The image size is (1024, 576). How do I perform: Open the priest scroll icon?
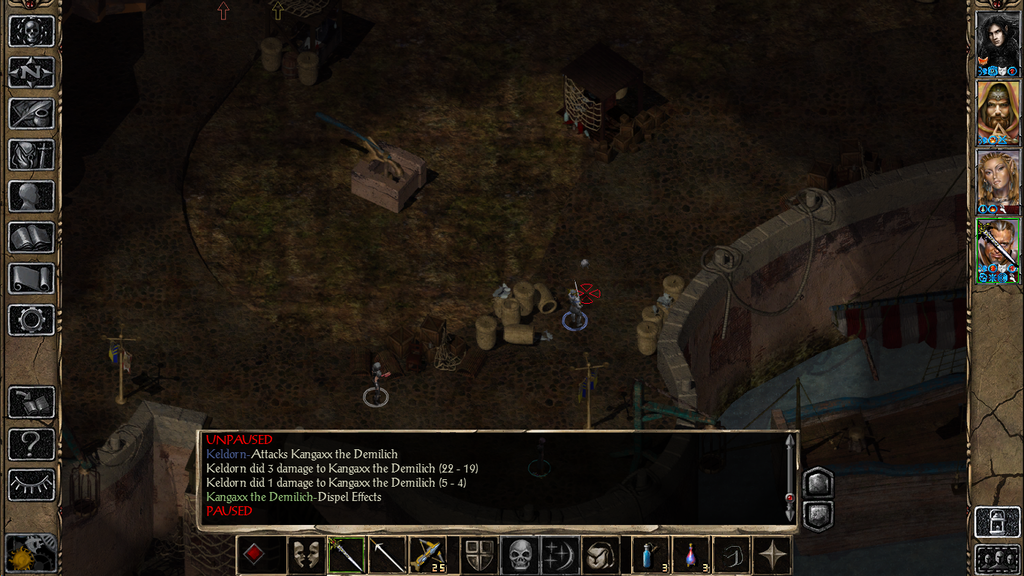31,278
